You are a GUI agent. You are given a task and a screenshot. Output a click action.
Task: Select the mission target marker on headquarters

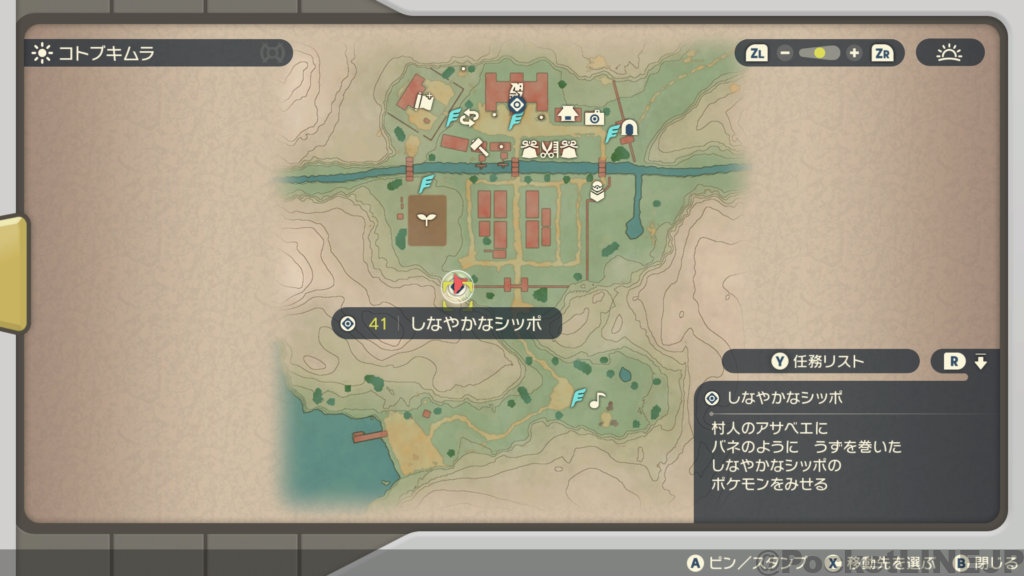(x=517, y=104)
